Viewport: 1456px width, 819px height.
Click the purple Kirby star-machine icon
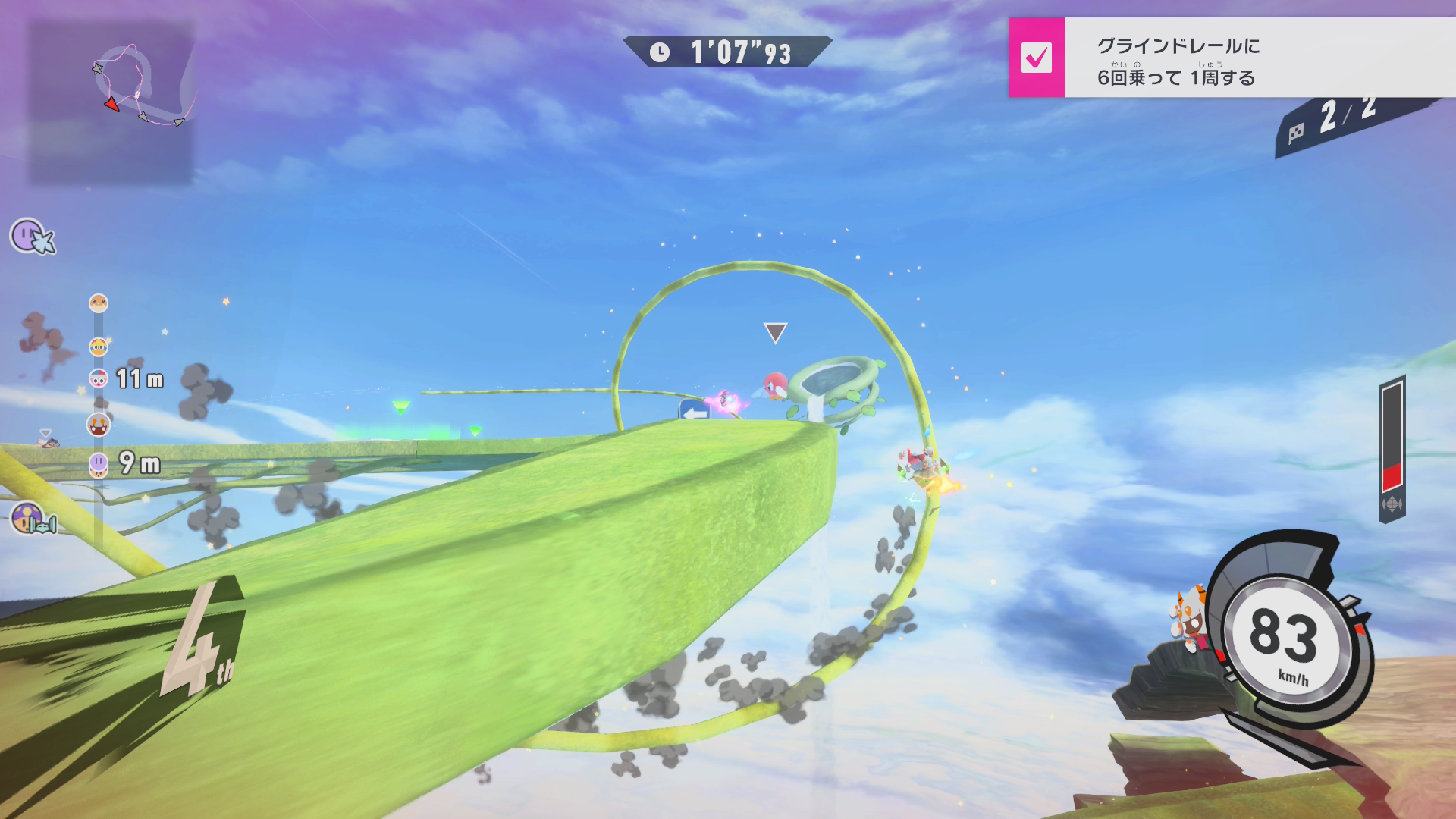(32, 237)
